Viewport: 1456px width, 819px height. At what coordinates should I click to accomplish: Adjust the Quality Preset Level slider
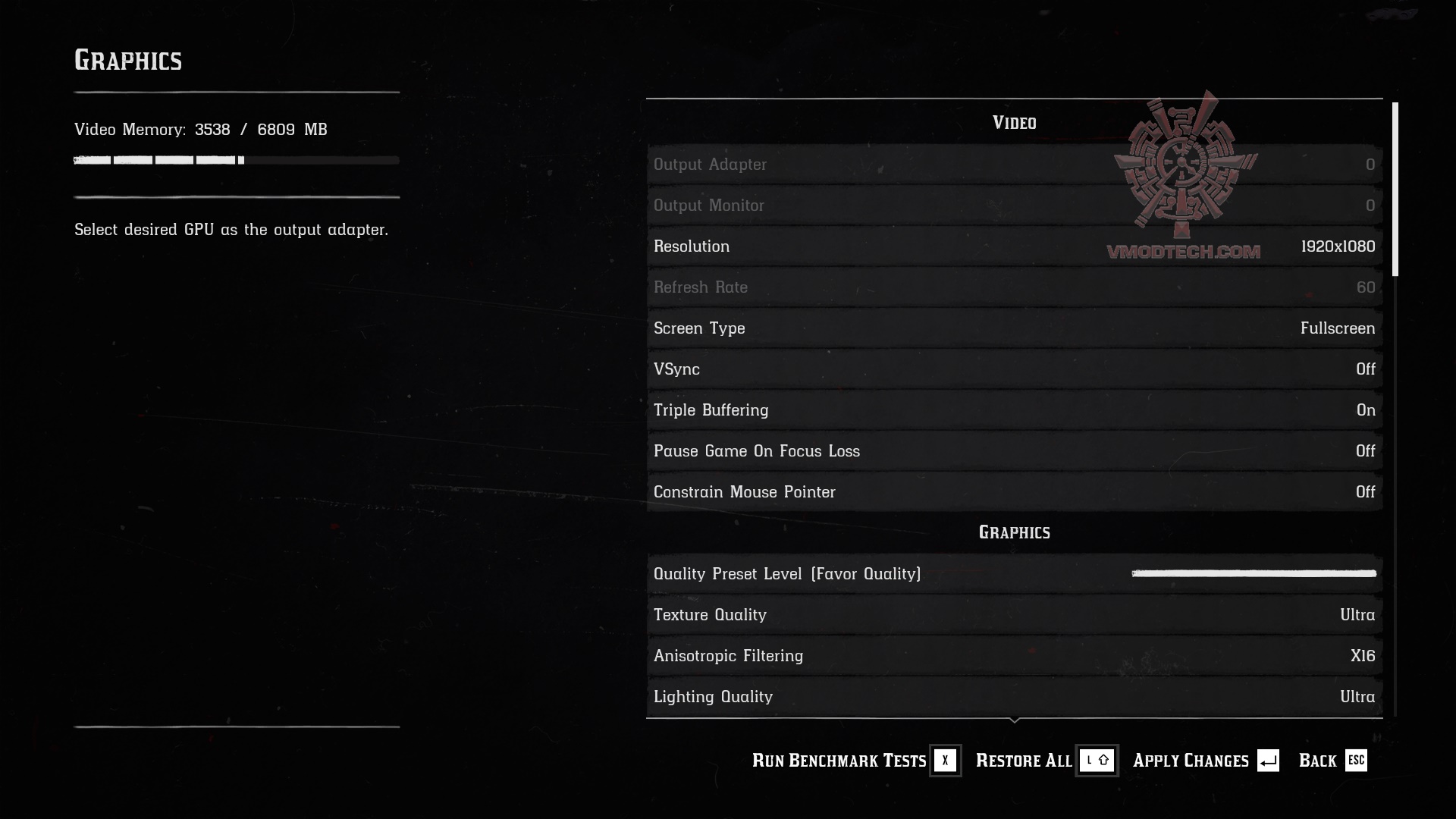click(x=1254, y=574)
